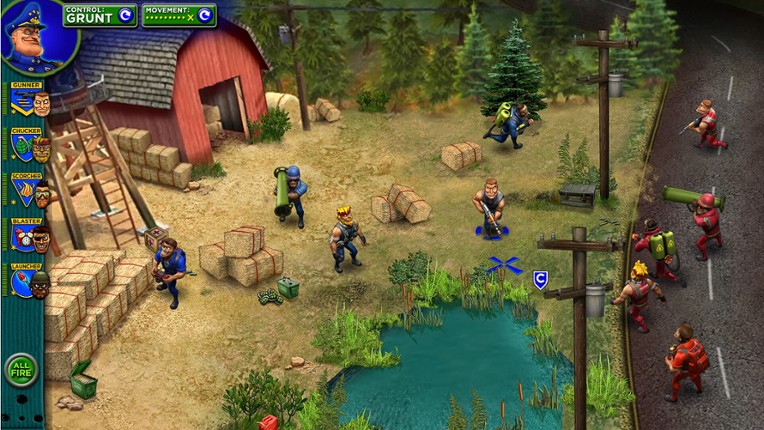Cycle the Control Grunt selector
Viewport: 764px width, 430px height.
point(125,15)
